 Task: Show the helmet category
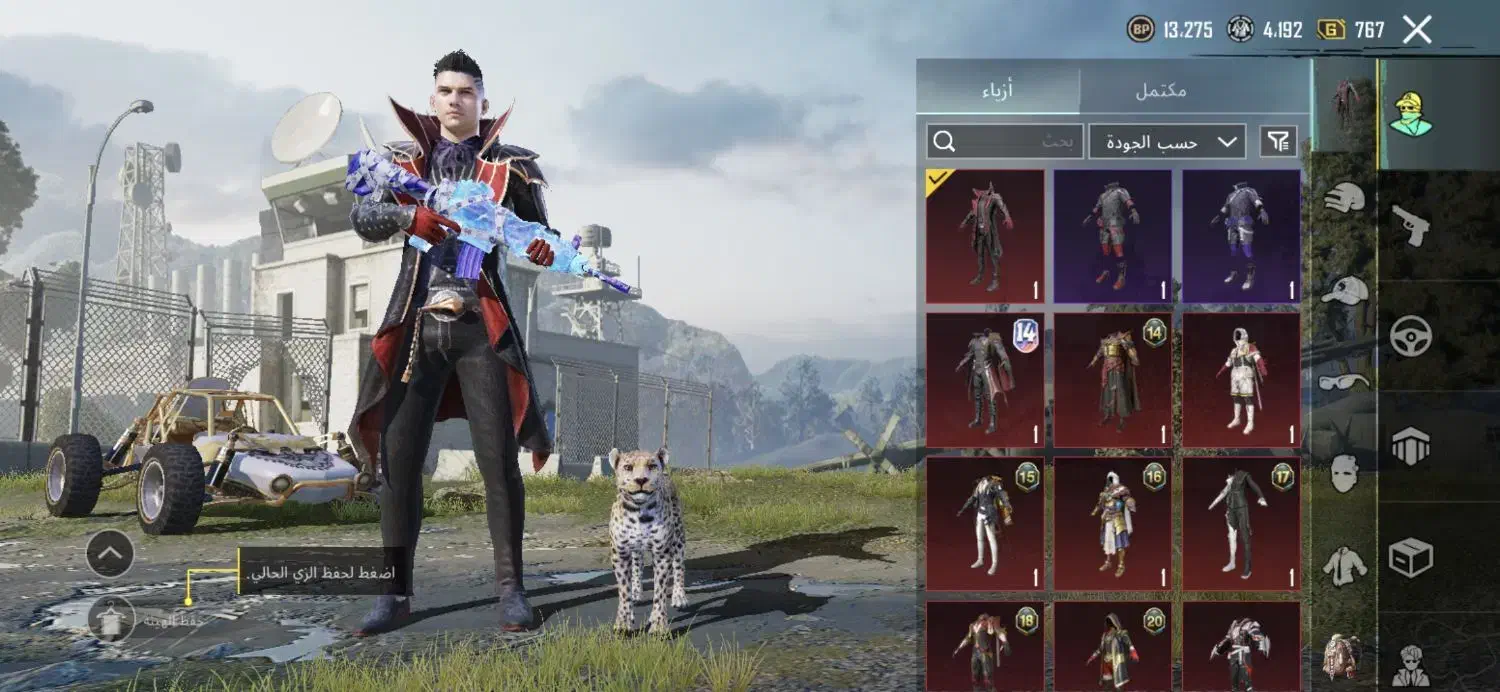pyautogui.click(x=1344, y=197)
